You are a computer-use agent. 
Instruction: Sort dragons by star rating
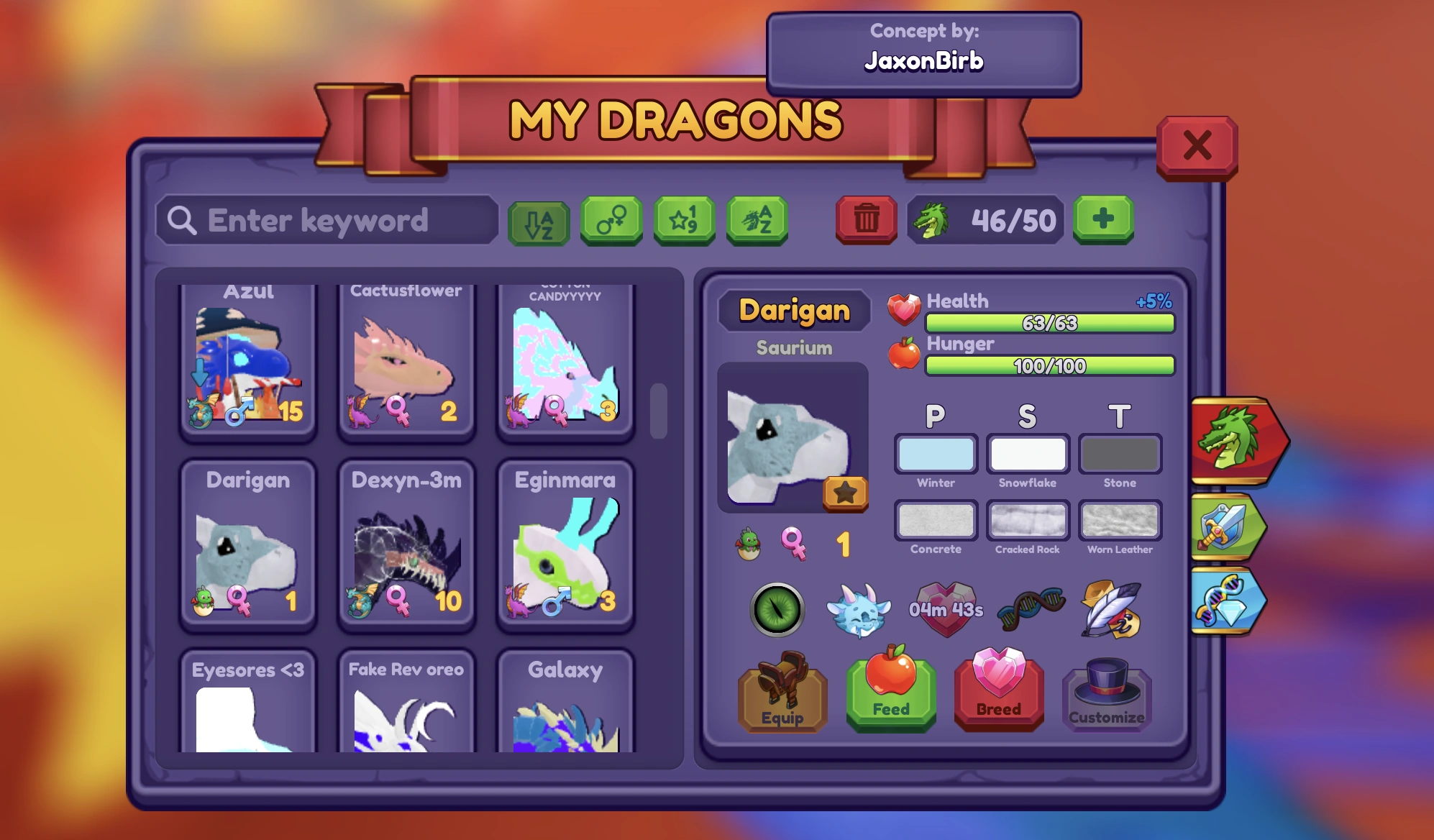[x=685, y=221]
